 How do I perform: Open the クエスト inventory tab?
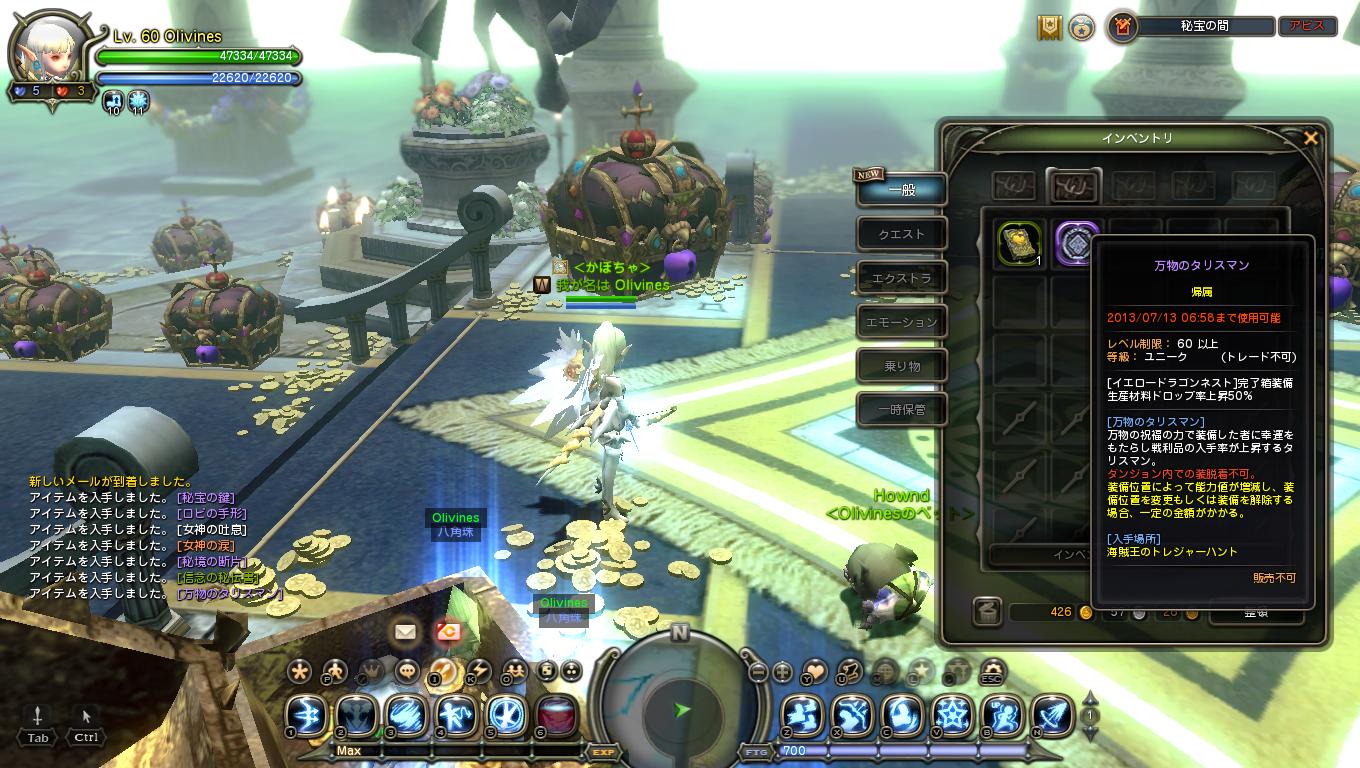click(901, 234)
